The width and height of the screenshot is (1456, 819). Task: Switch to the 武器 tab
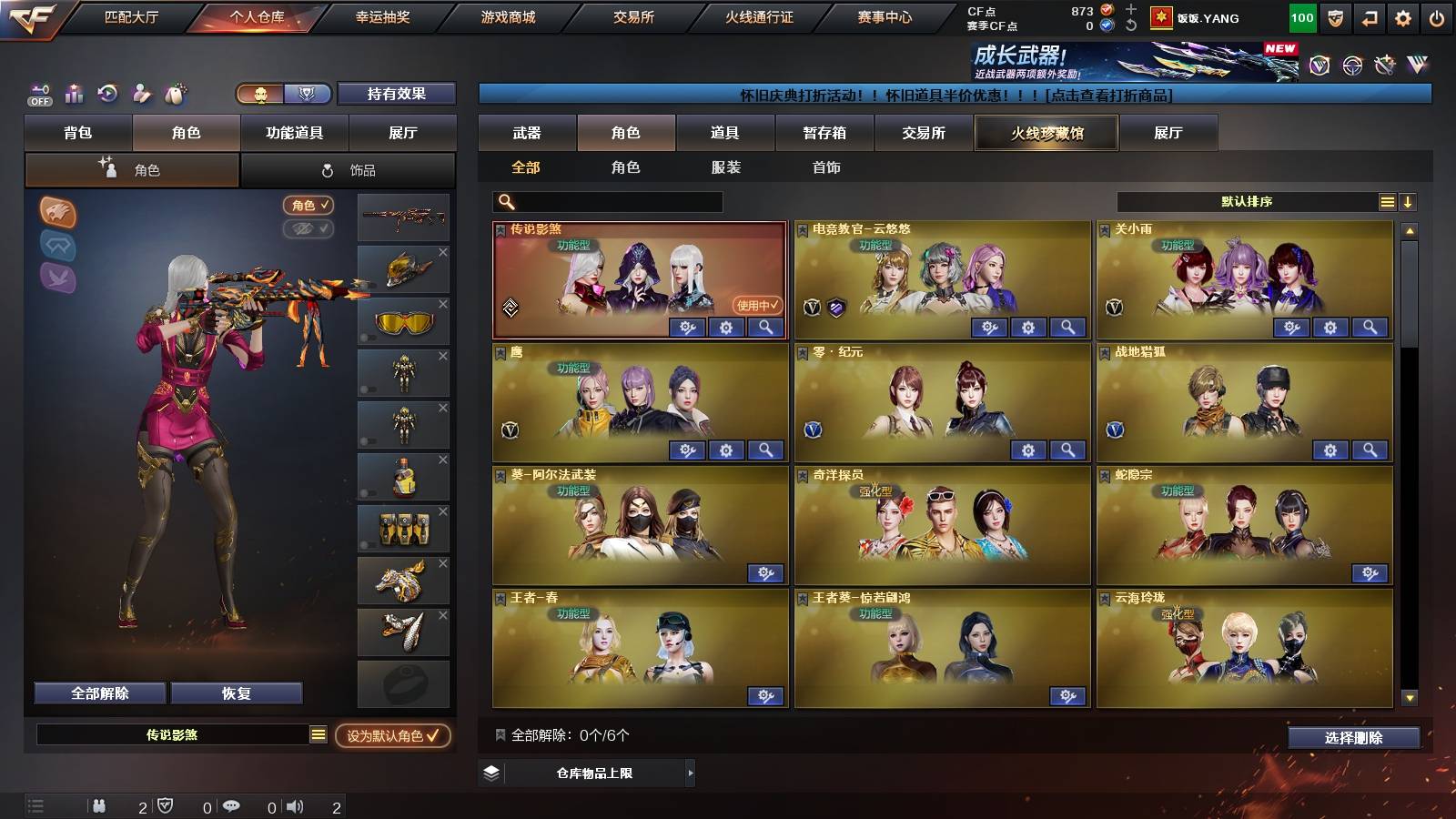(x=528, y=133)
